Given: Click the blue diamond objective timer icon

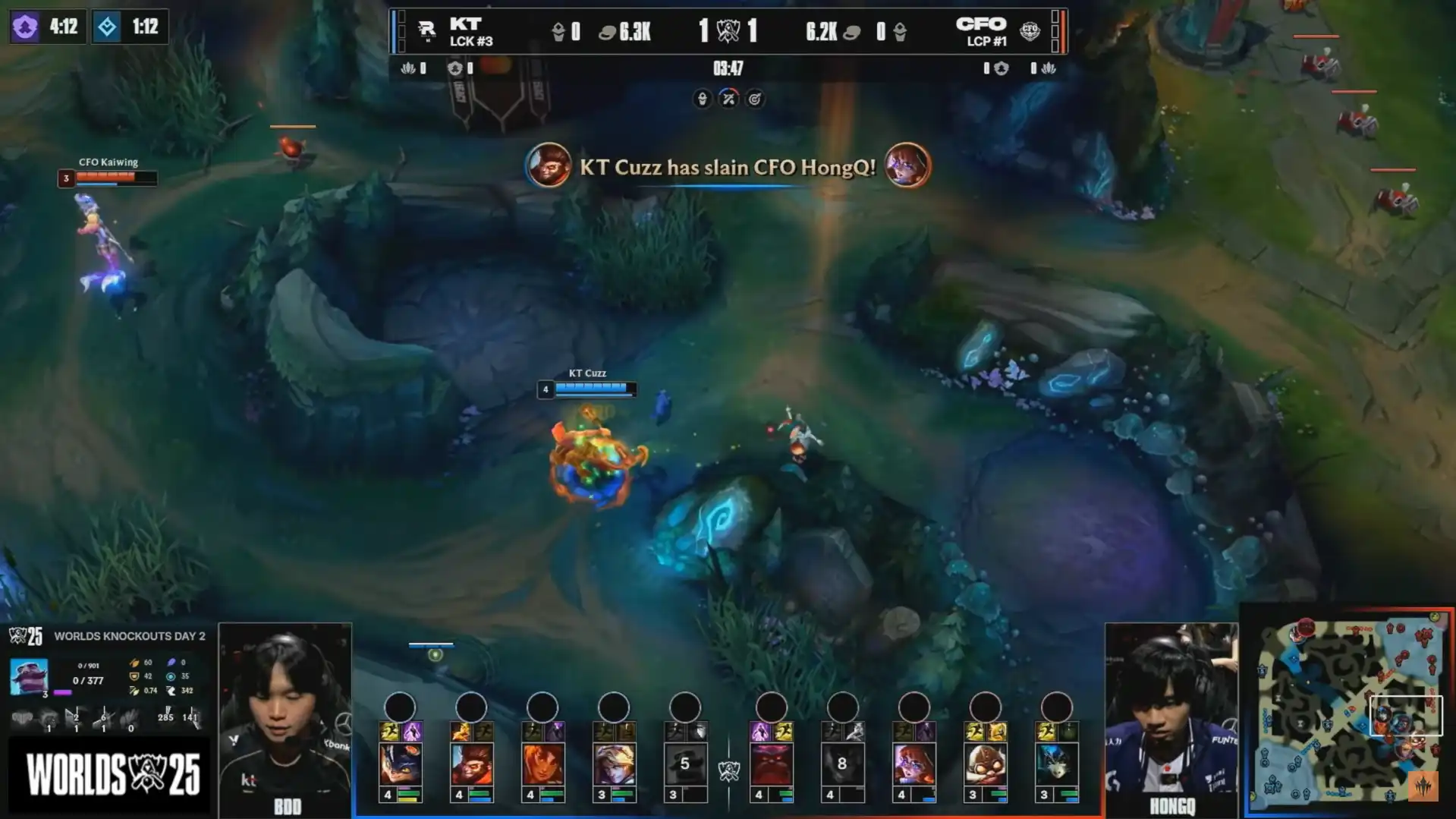Looking at the screenshot, I should pyautogui.click(x=107, y=27).
